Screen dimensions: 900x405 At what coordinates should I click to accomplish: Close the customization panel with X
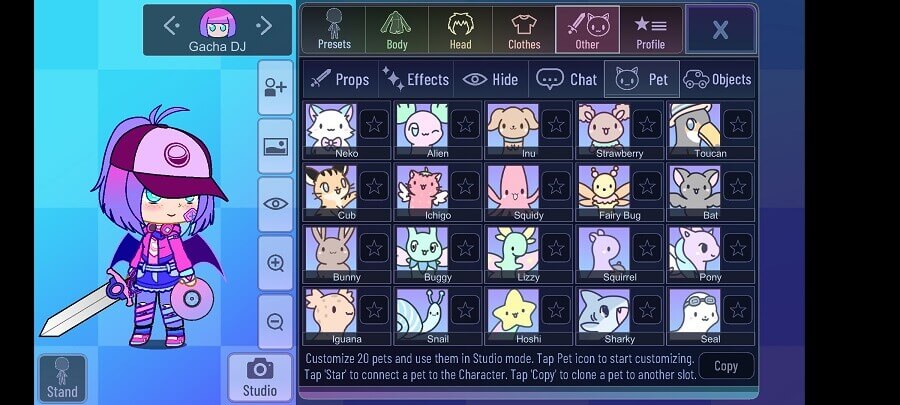coord(720,30)
